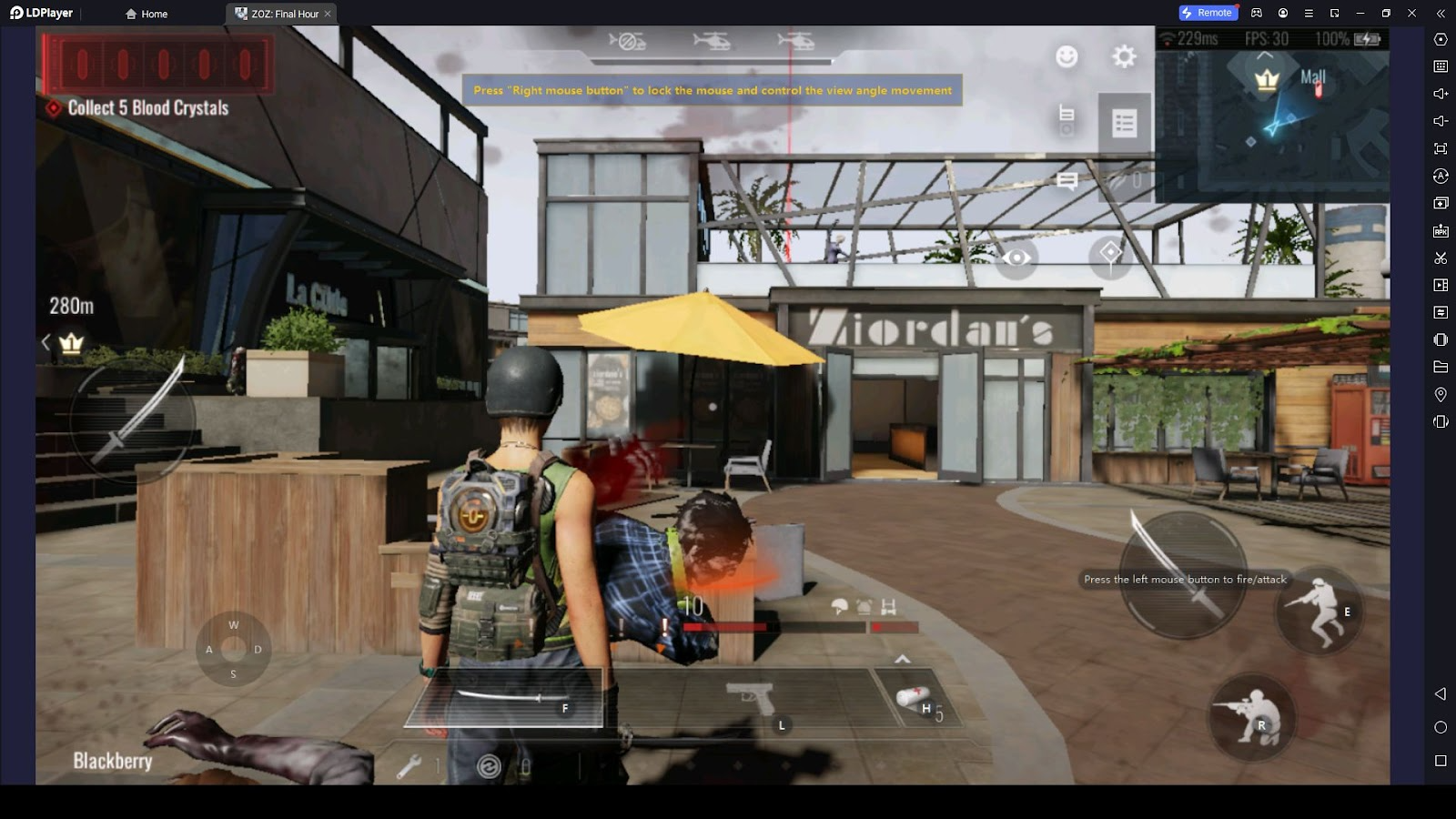
Task: Open the smiley emote menu
Action: (1067, 56)
